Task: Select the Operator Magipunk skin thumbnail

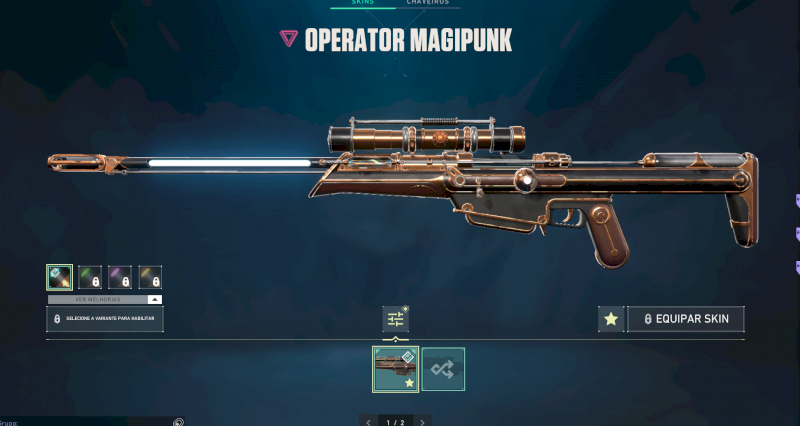Action: [395, 368]
